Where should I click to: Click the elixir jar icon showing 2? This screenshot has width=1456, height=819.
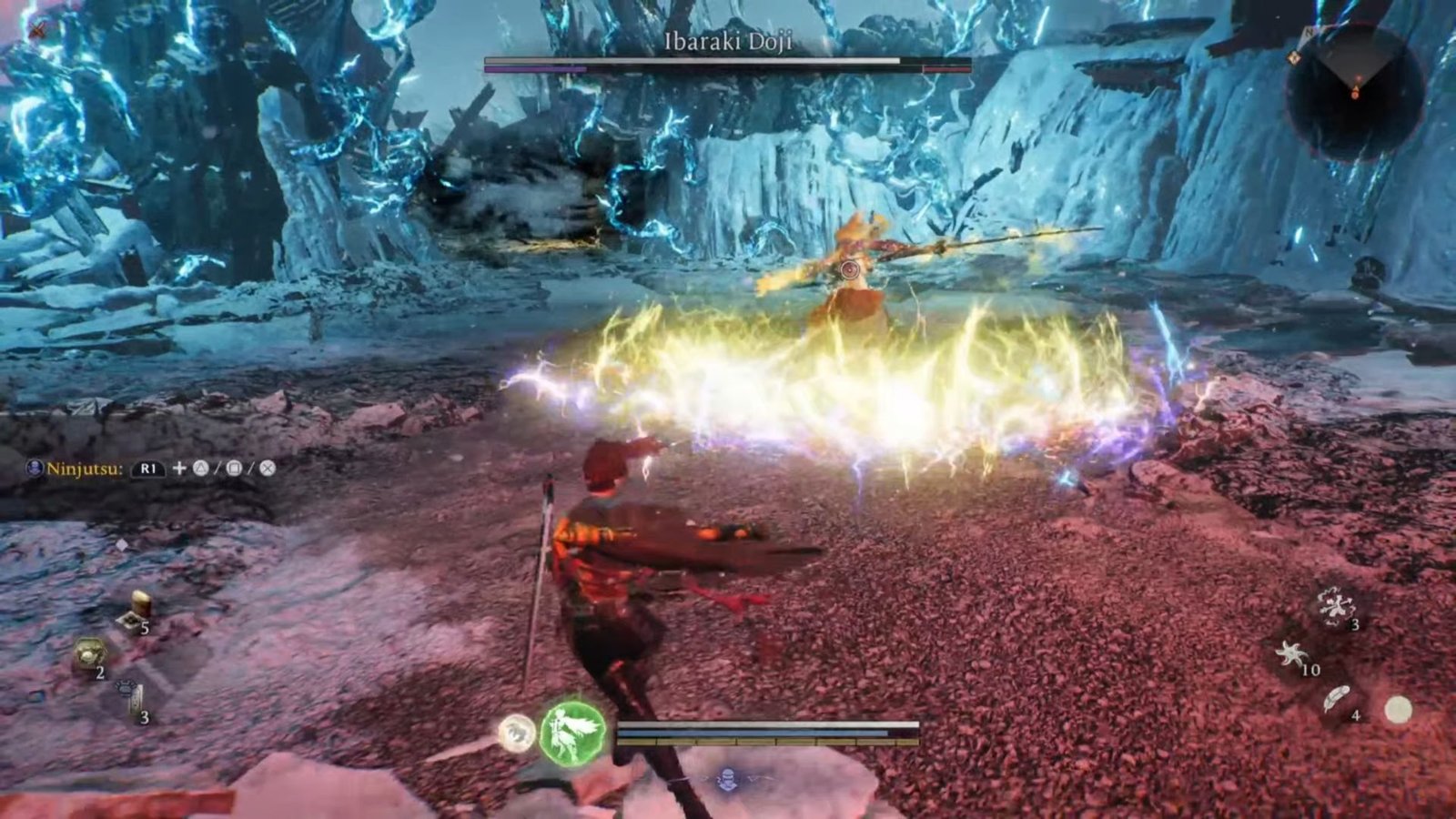coord(89,653)
